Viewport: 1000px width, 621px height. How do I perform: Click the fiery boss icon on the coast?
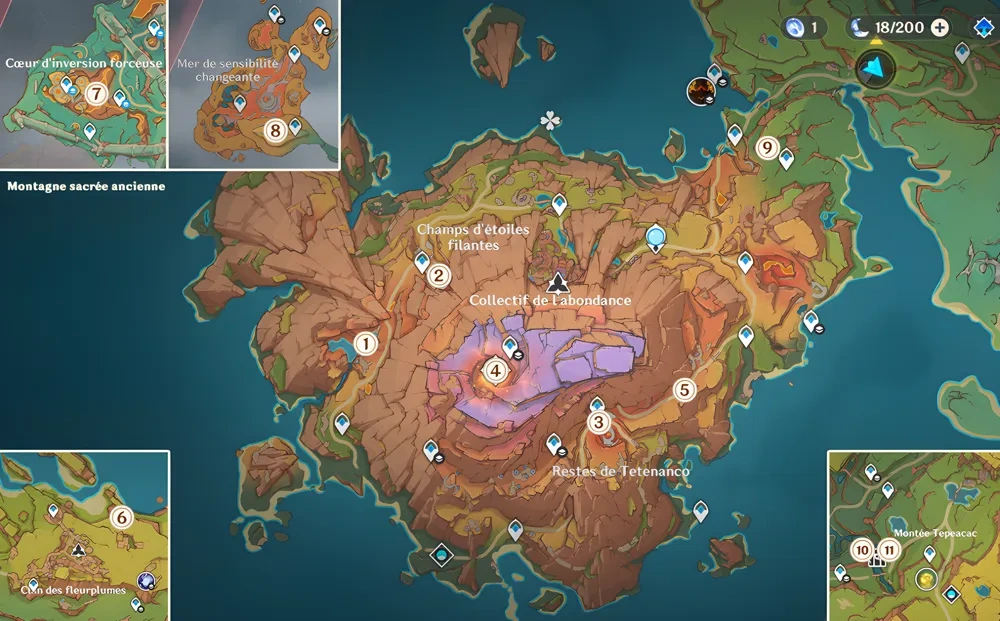tap(699, 92)
